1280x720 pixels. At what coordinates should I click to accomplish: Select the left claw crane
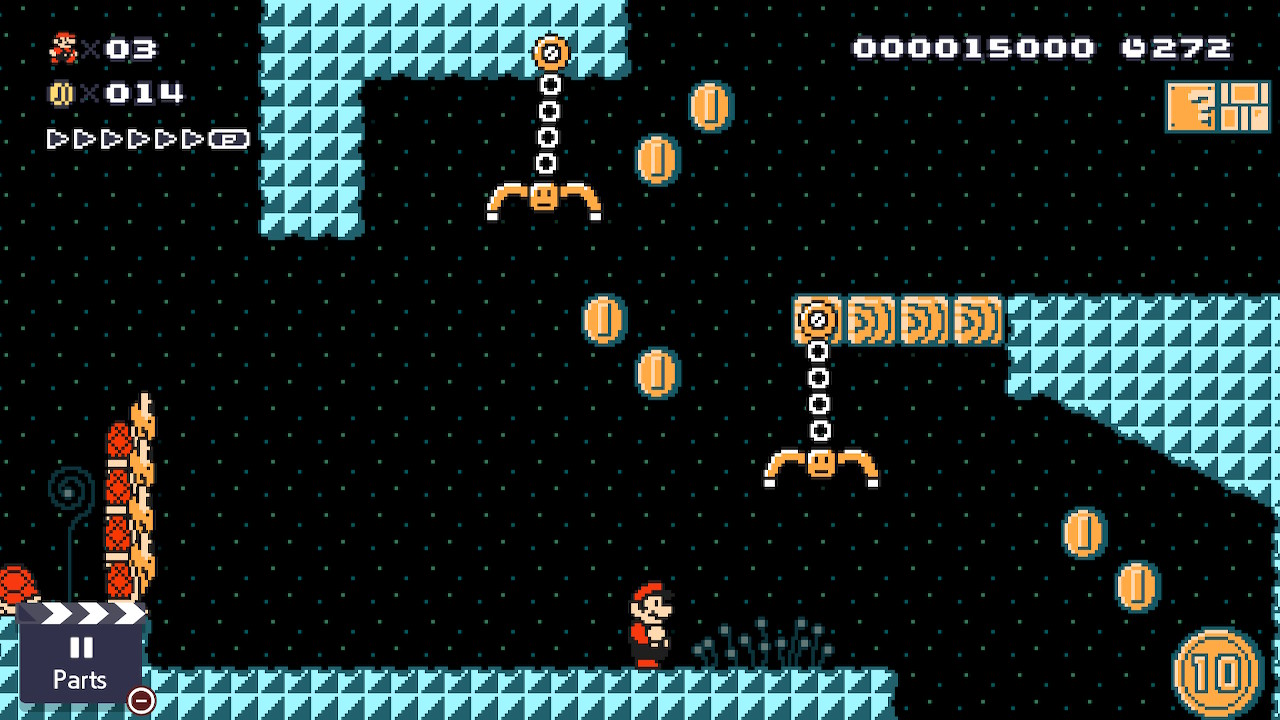tap(546, 195)
